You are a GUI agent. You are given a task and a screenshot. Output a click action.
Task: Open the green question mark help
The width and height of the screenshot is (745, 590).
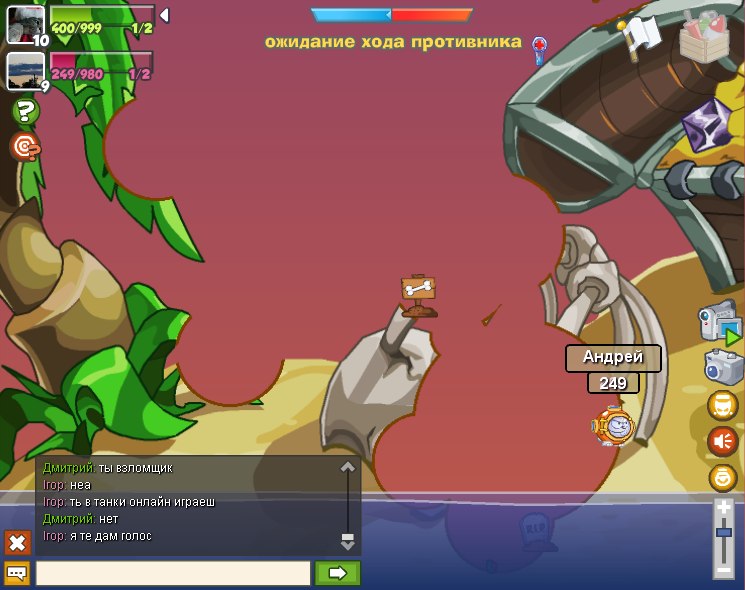[25, 111]
